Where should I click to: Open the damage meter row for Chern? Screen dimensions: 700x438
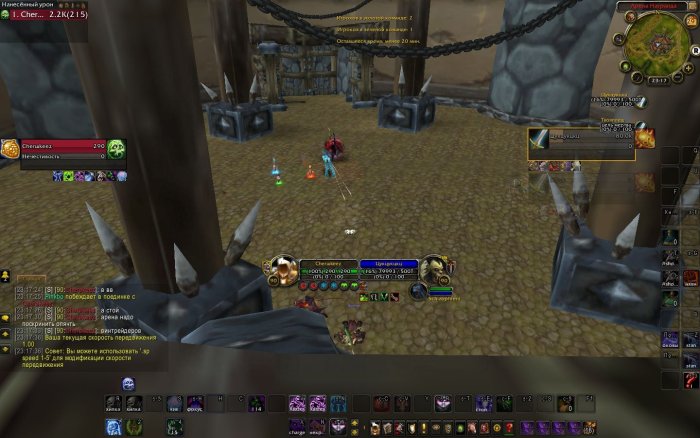pos(44,15)
